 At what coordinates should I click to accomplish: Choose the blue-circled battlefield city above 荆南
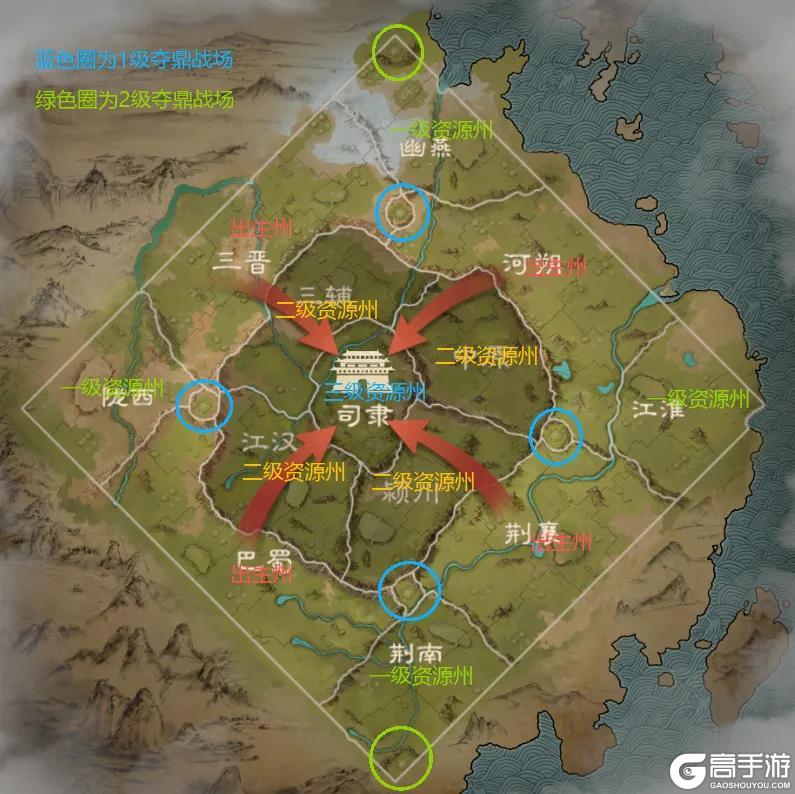tap(410, 589)
